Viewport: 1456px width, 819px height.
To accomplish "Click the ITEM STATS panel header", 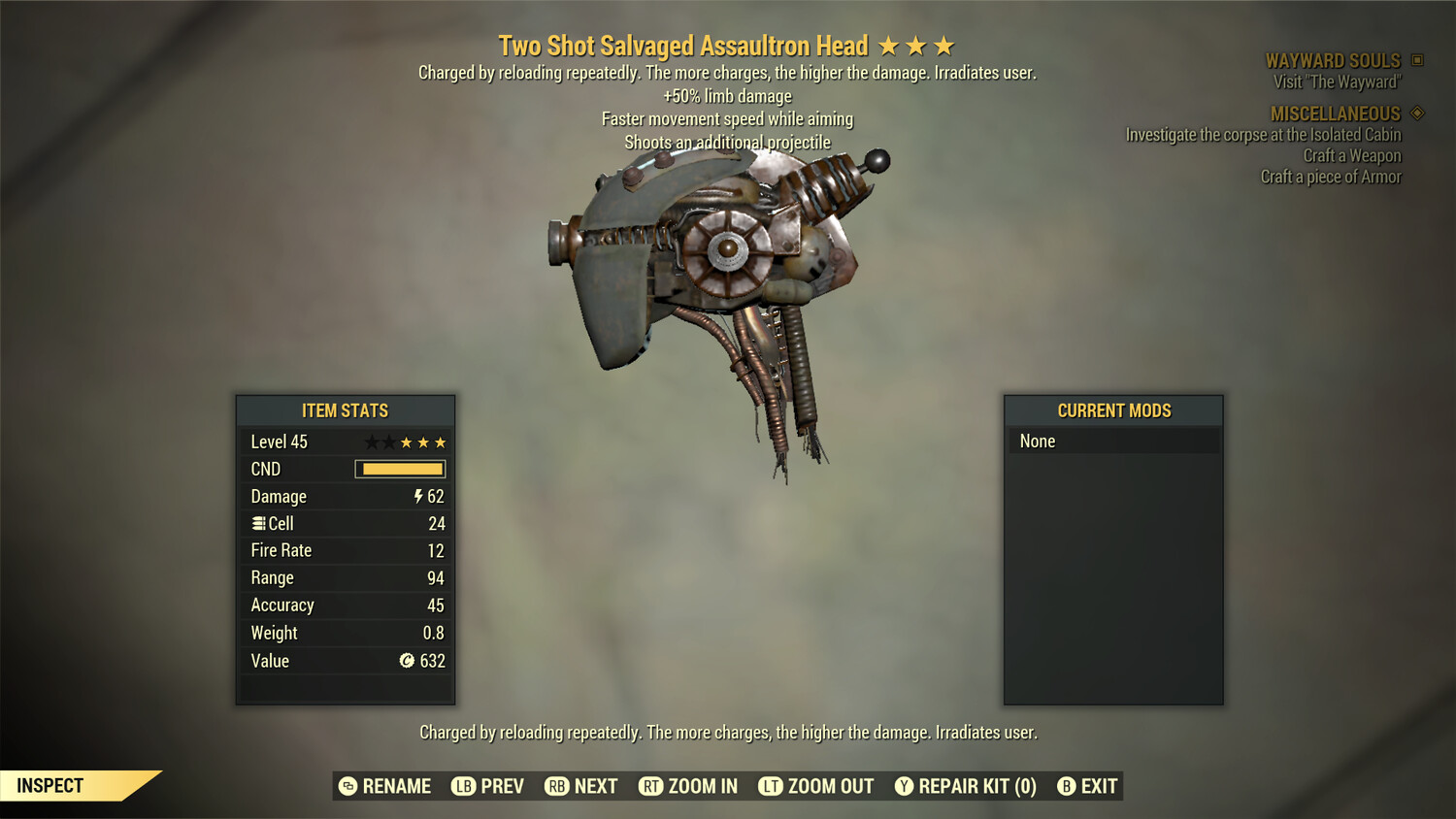I will pos(345,410).
